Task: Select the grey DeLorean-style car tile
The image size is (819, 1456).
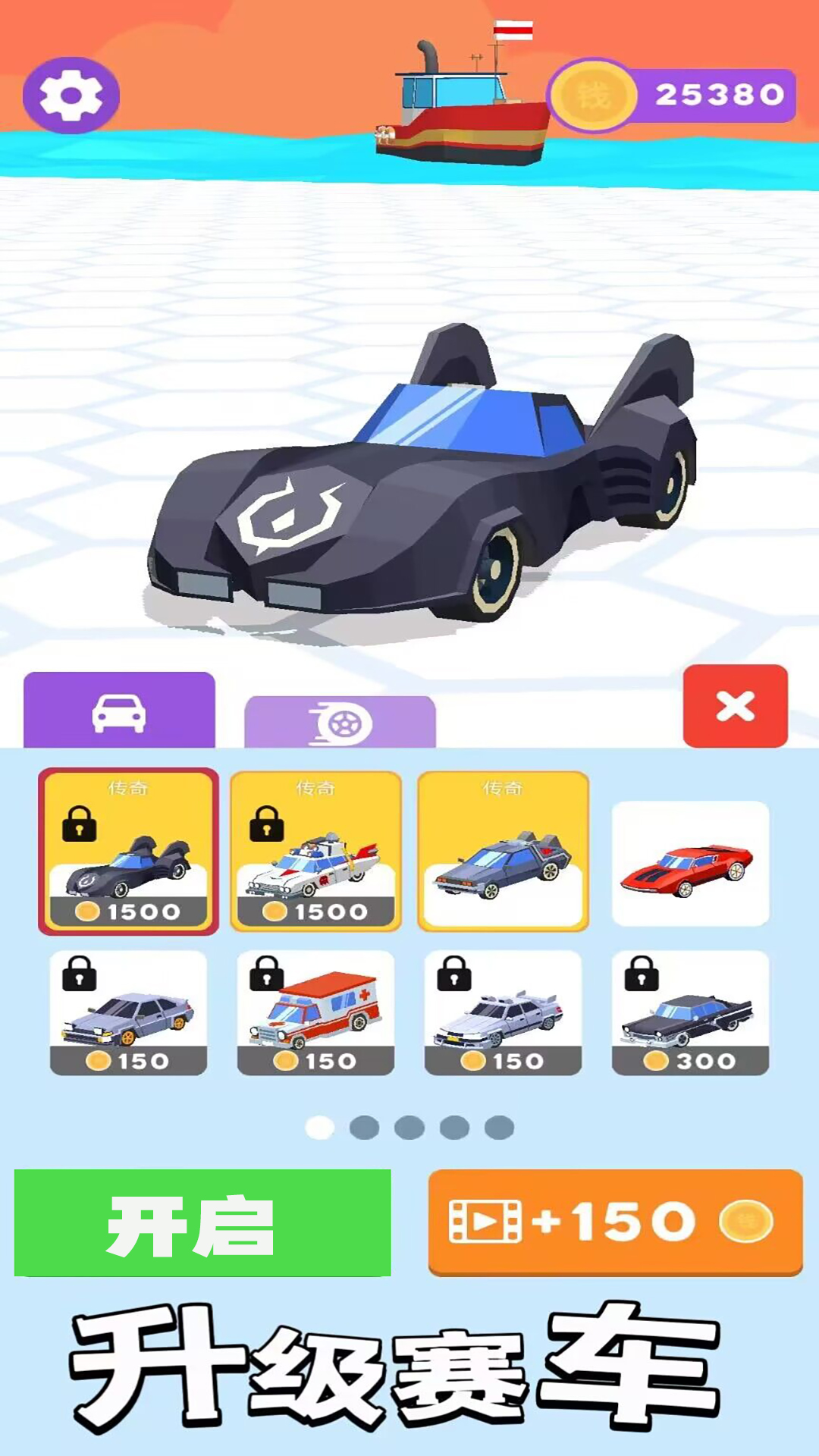Action: (x=503, y=851)
